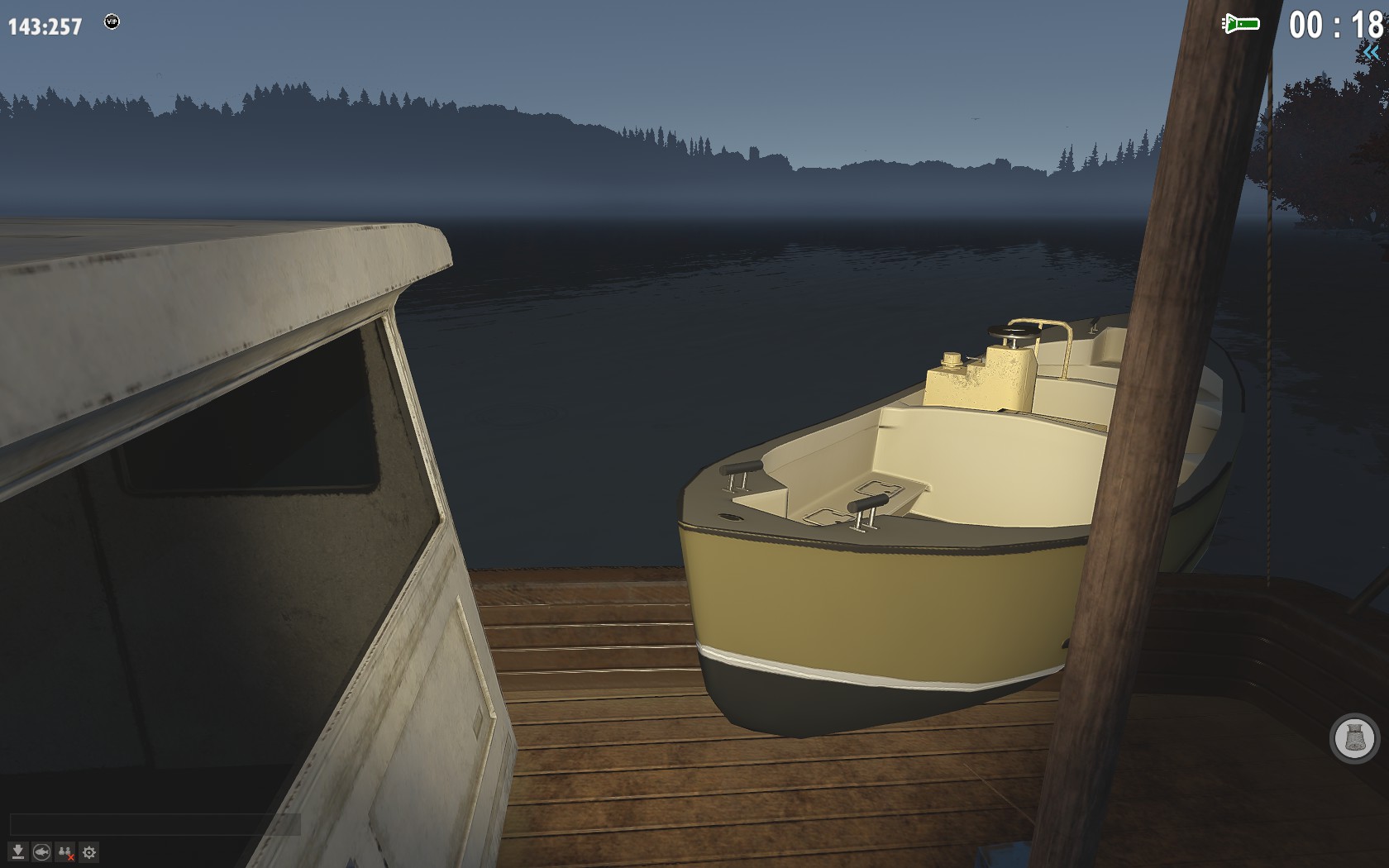Screen dimensions: 1389x868
Task: Open the keepnet fish basket
Action: coord(1354,737)
